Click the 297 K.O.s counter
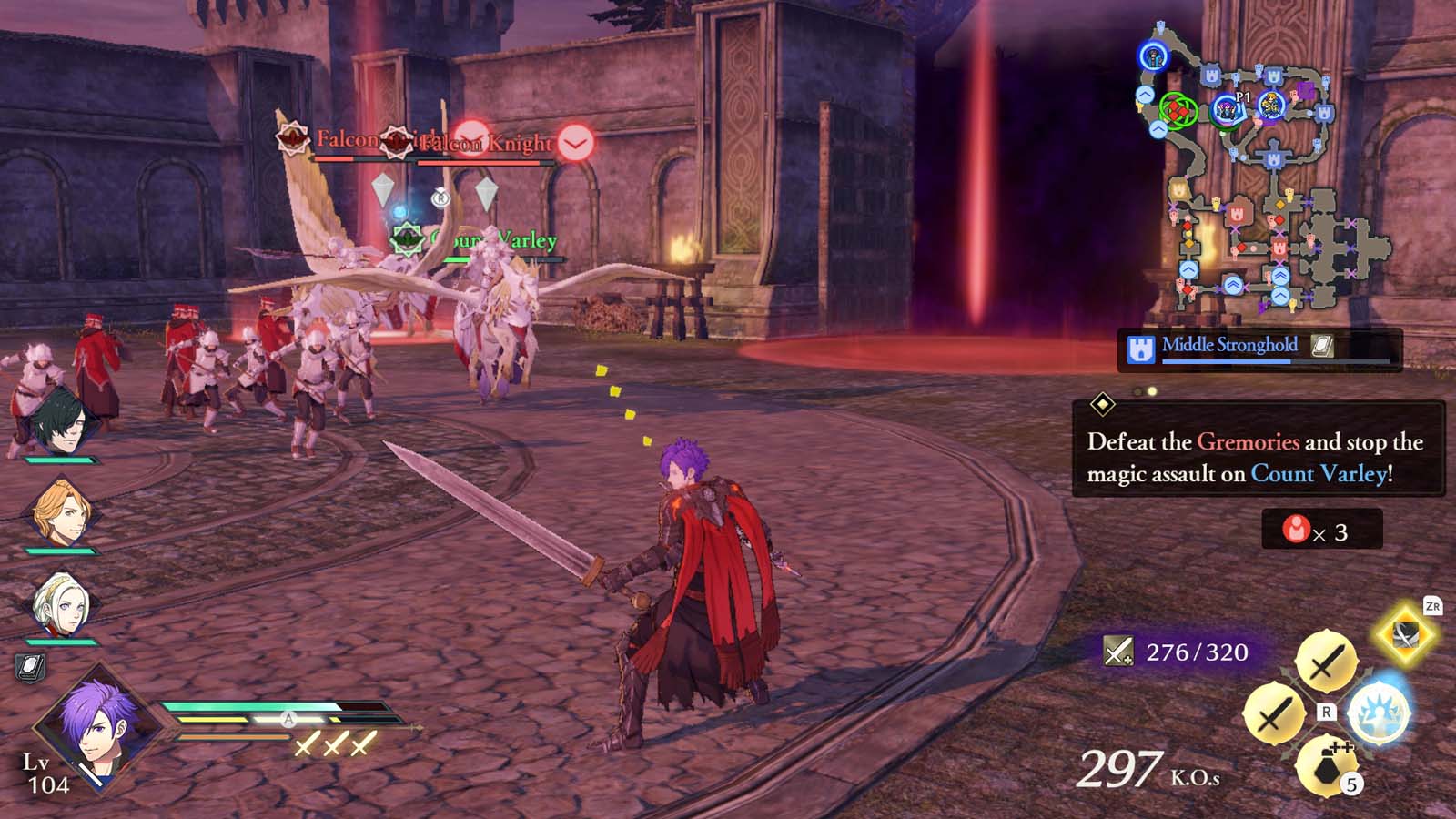Screen dimensions: 1456x819 click(1142, 770)
